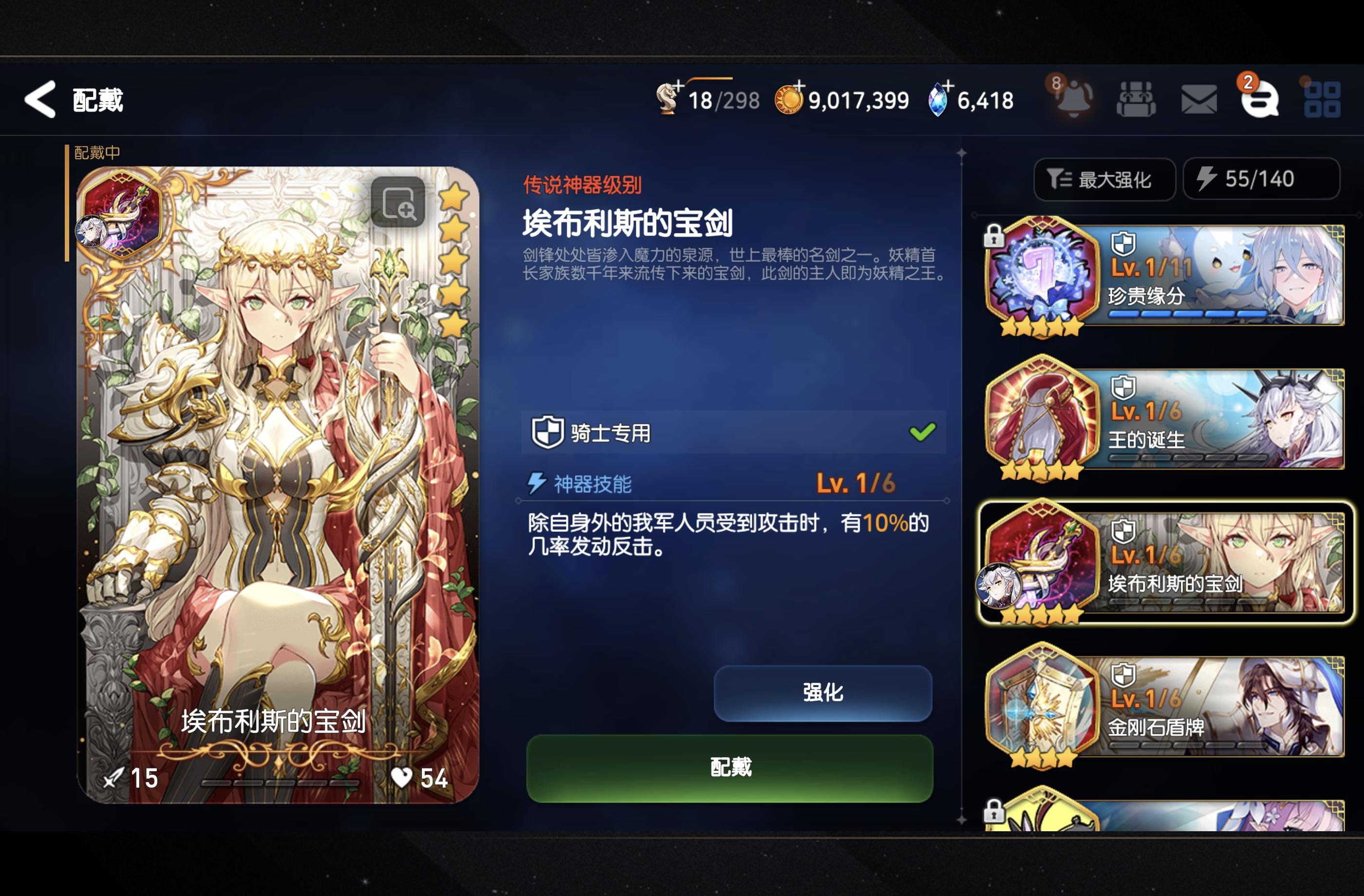Click plus beside knight stamina 18/298
The width and height of the screenshot is (1364, 896).
pos(678,86)
